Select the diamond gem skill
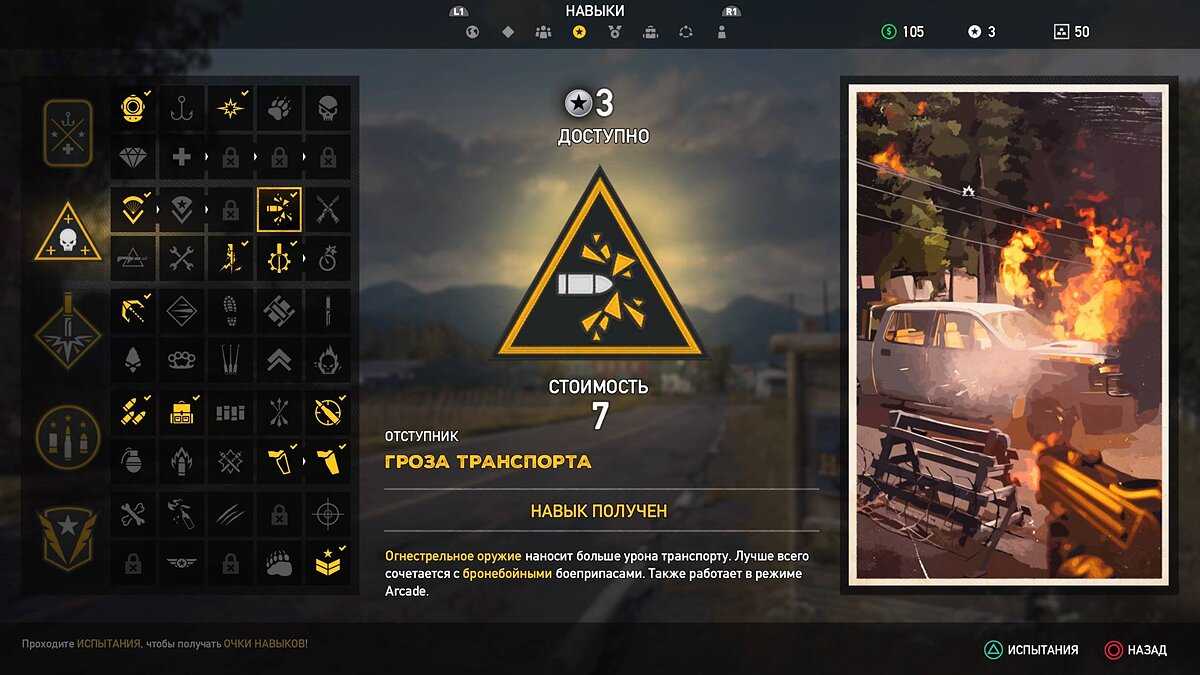The width and height of the screenshot is (1200, 675). pos(132,157)
